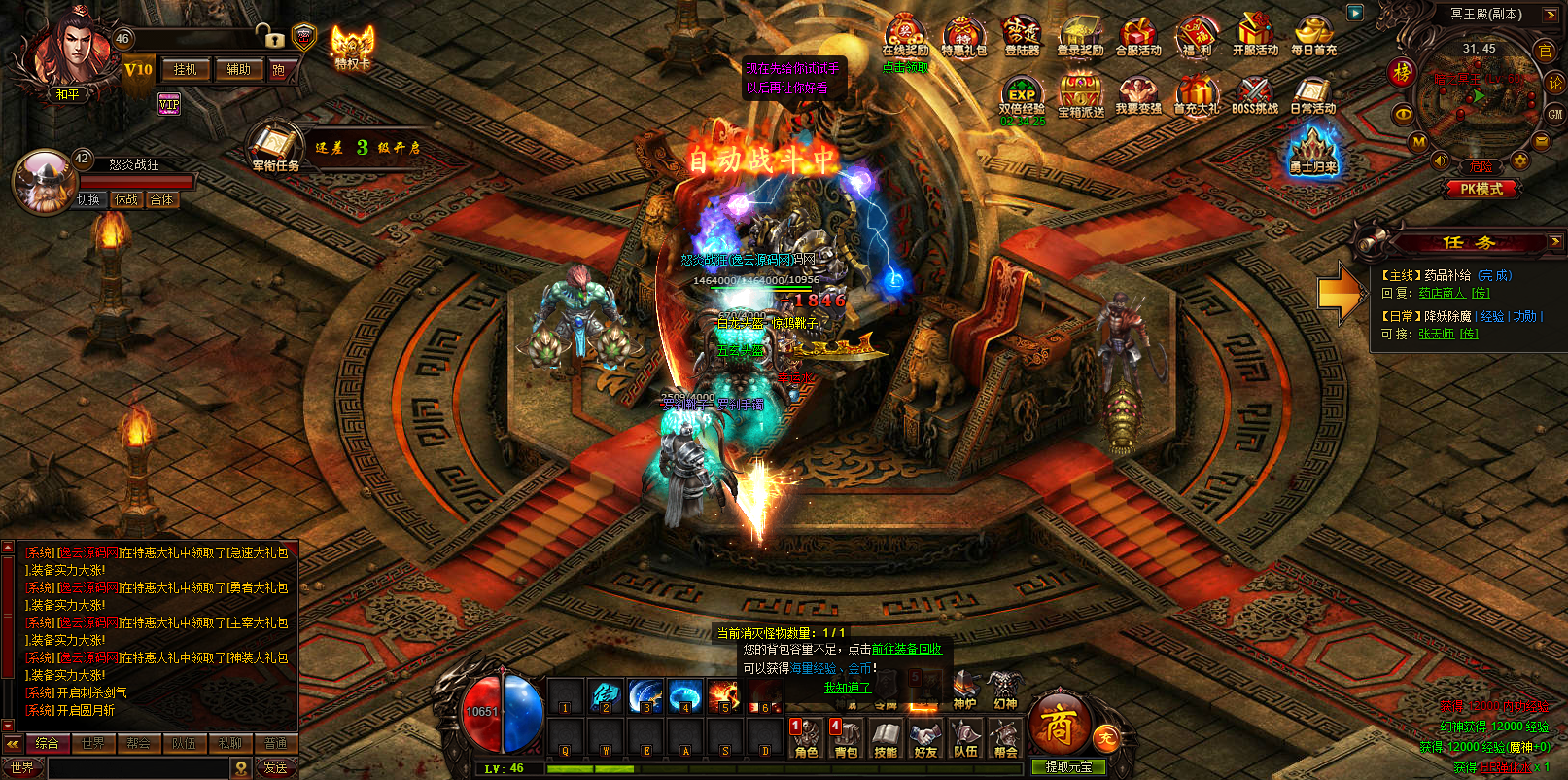Viewport: 1568px width, 780px height.
Task: Click the 合体 pet merge button
Action: point(161,199)
